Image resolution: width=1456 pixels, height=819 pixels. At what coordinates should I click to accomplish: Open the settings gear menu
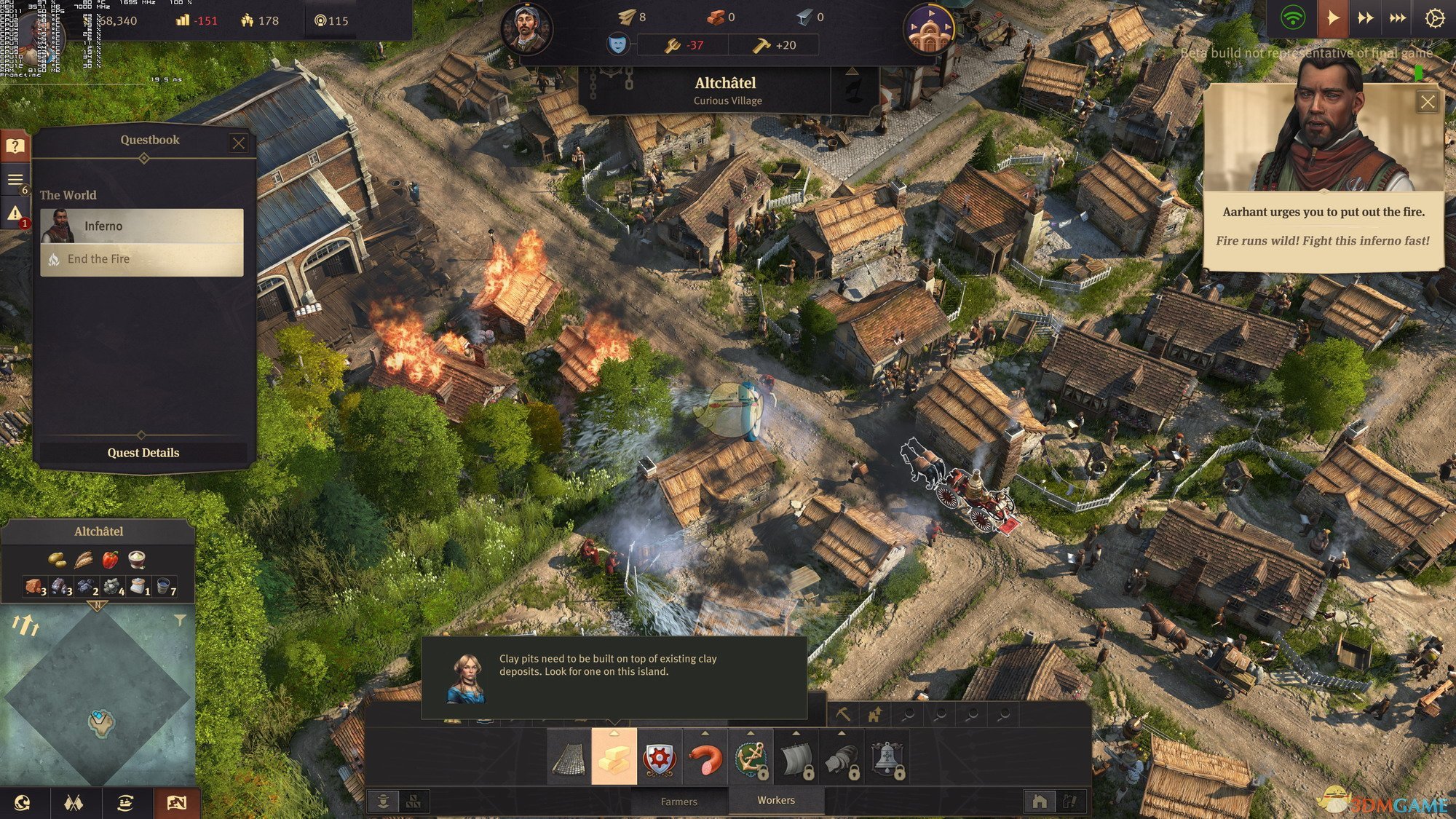1434,17
